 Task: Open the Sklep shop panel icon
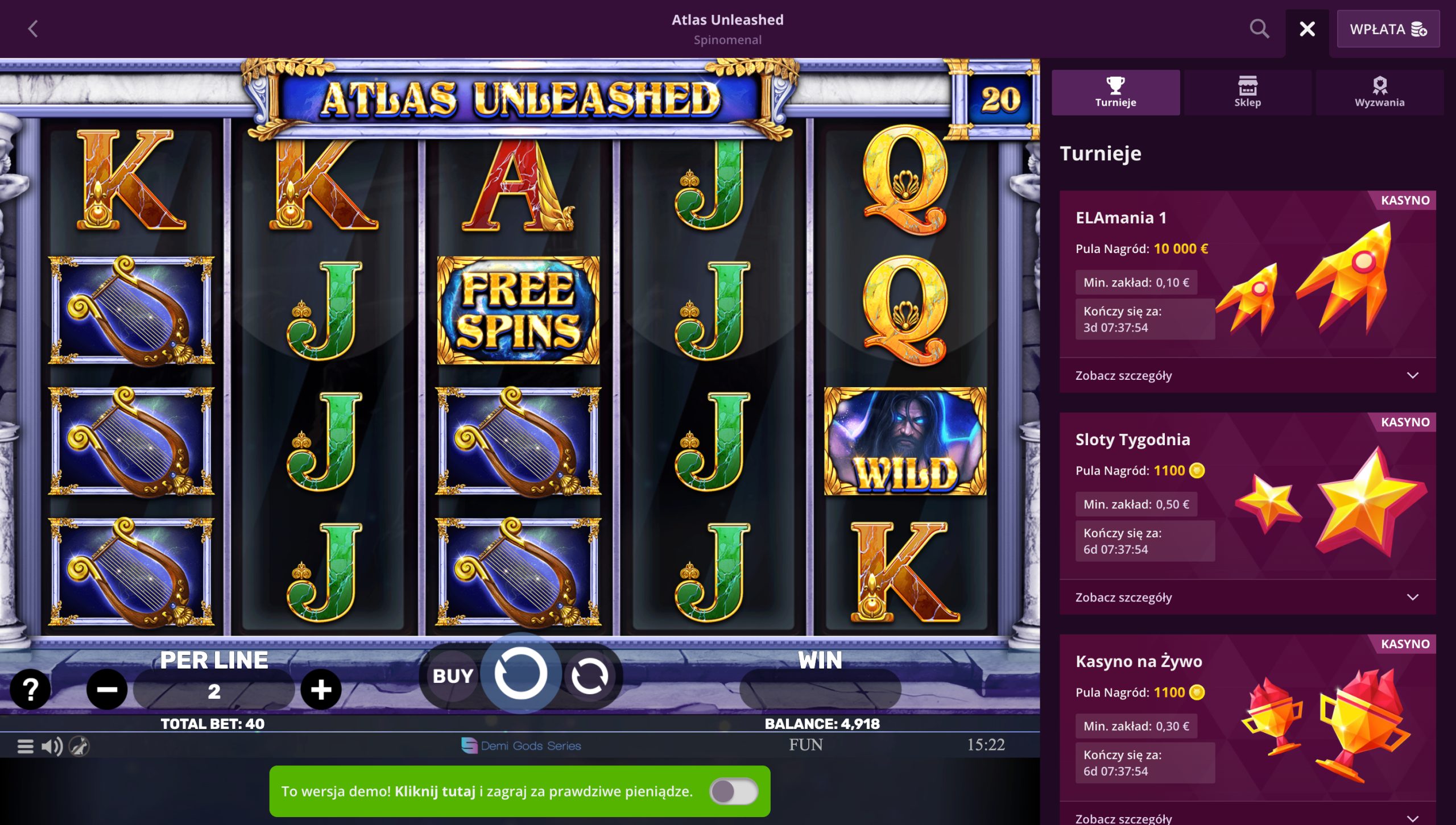(x=1248, y=92)
